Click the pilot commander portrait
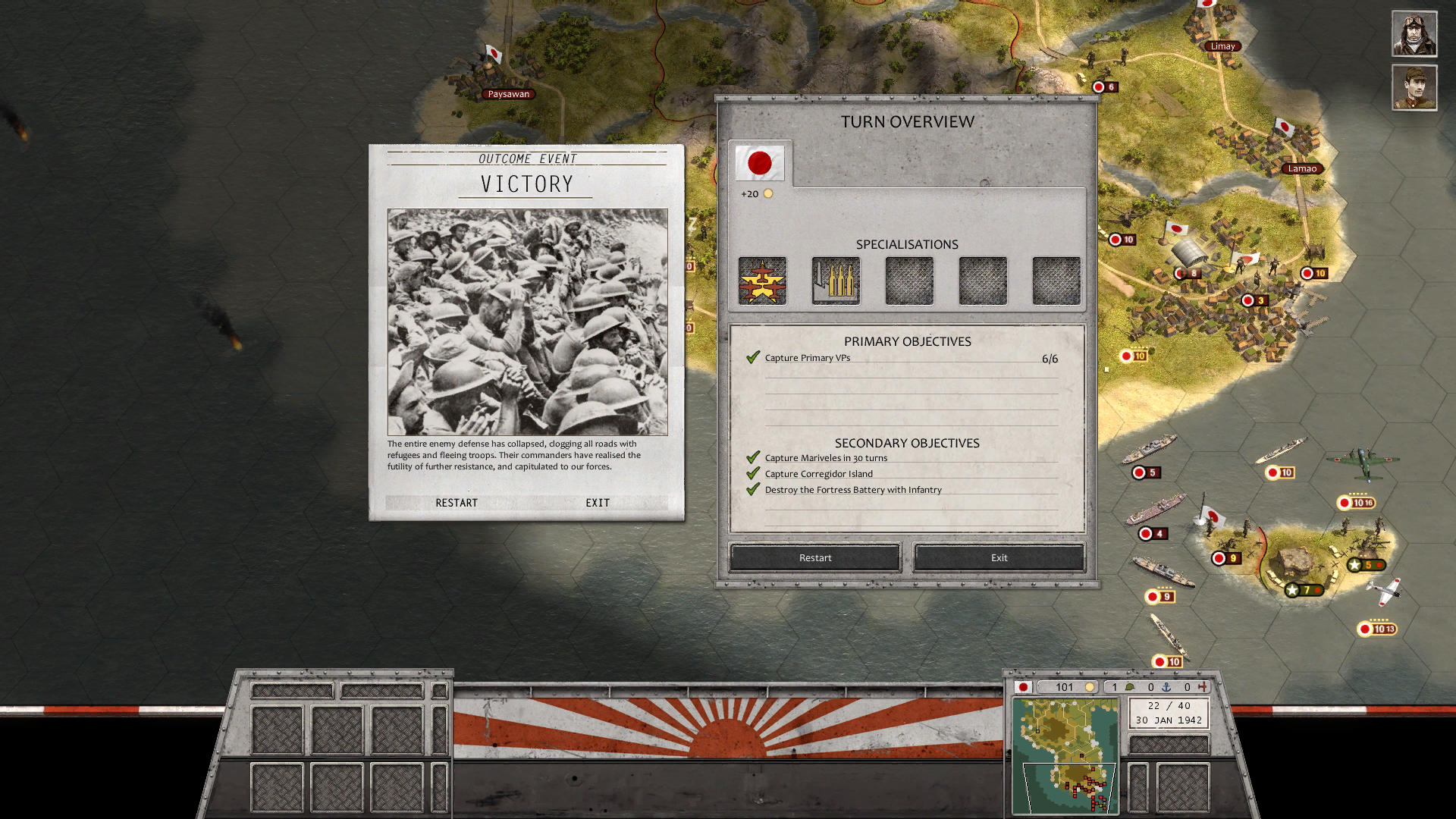 [x=1414, y=33]
